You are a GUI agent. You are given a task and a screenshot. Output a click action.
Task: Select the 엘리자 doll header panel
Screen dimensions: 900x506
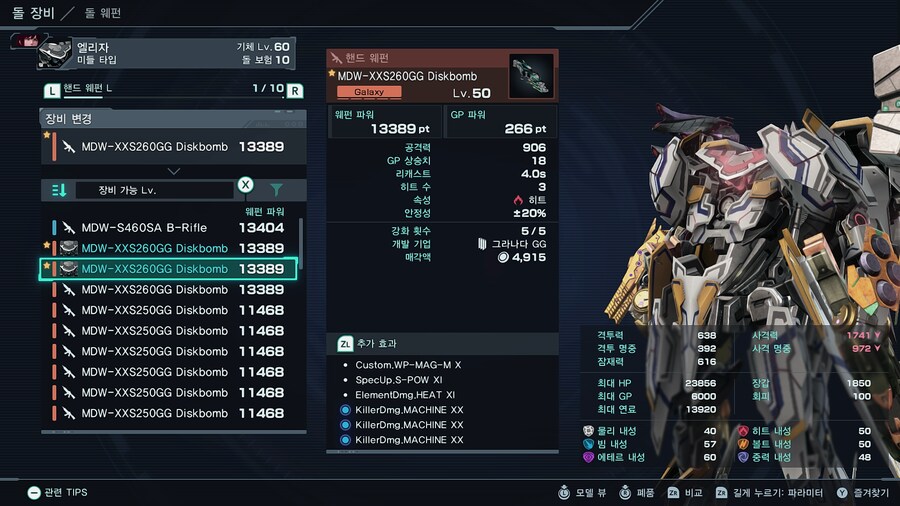[x=165, y=53]
